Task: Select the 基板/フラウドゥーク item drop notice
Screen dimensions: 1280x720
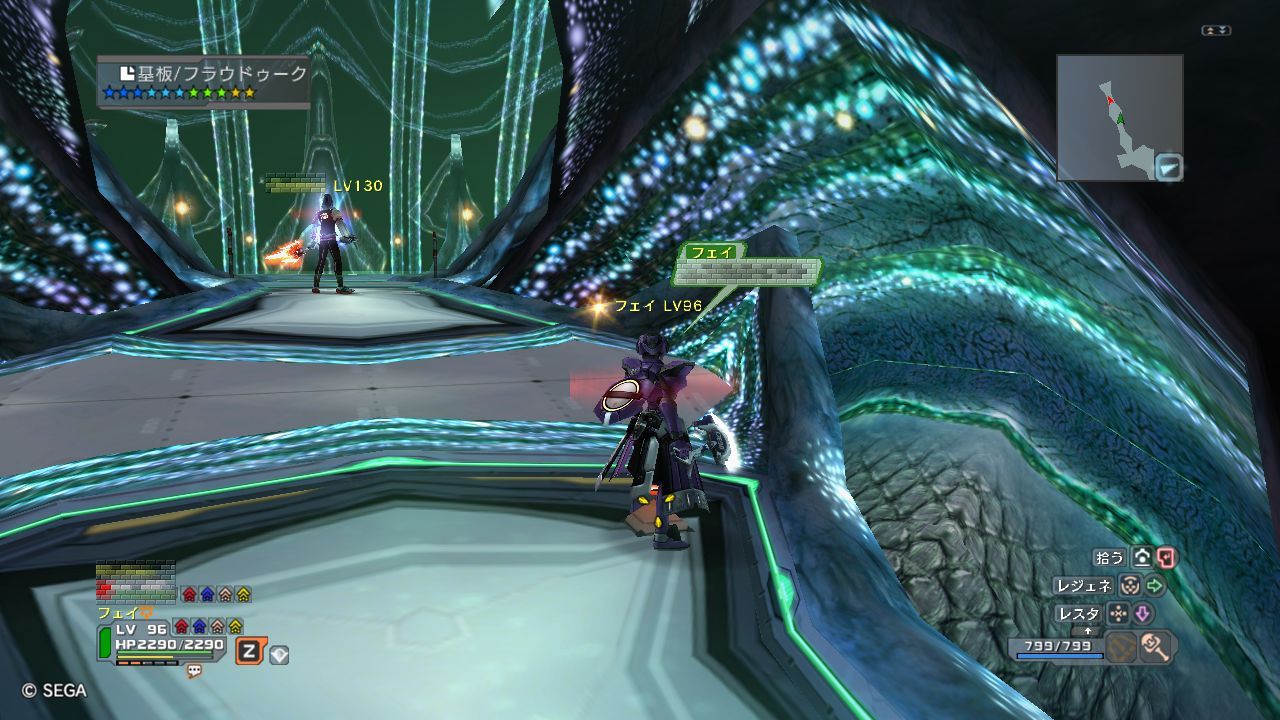Action: (204, 81)
